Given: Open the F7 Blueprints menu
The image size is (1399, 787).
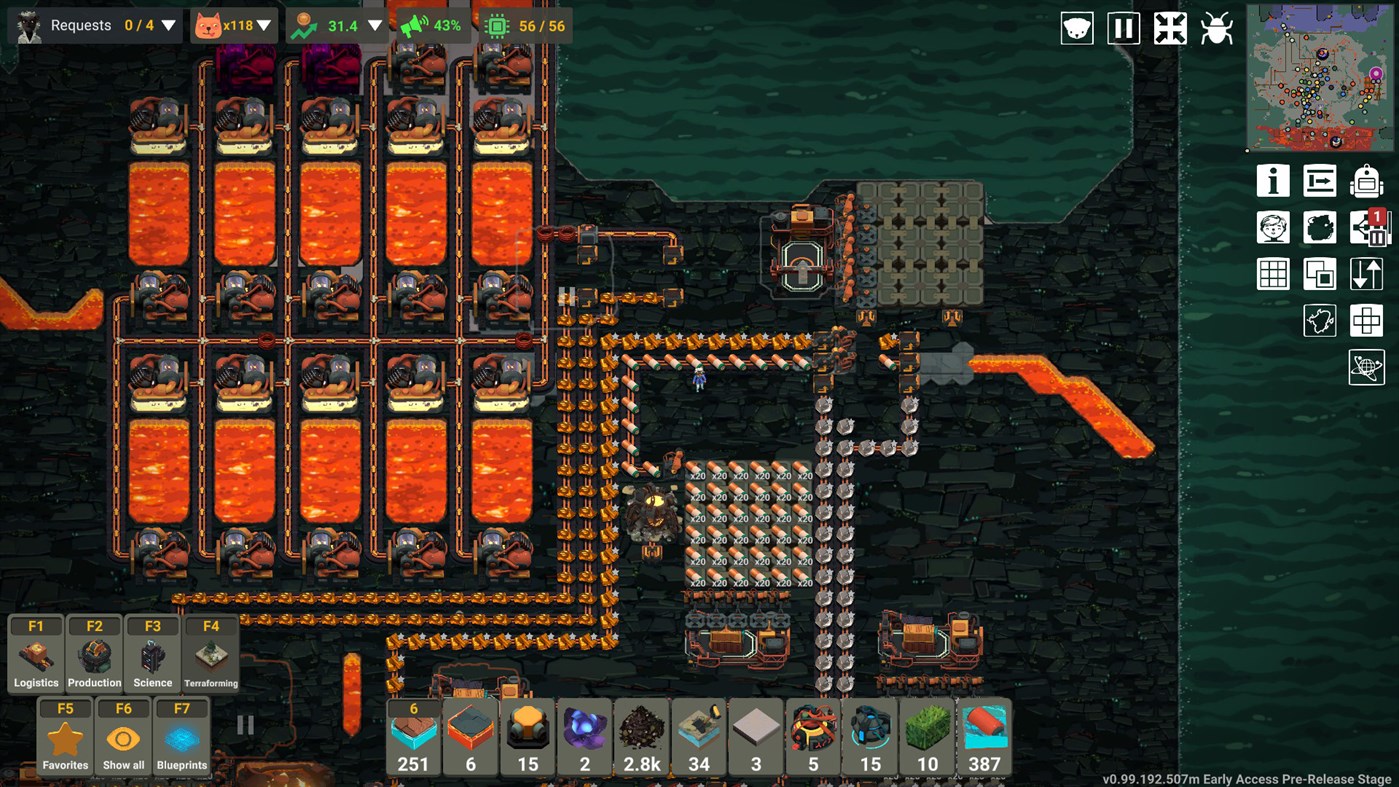Looking at the screenshot, I should pyautogui.click(x=181, y=738).
